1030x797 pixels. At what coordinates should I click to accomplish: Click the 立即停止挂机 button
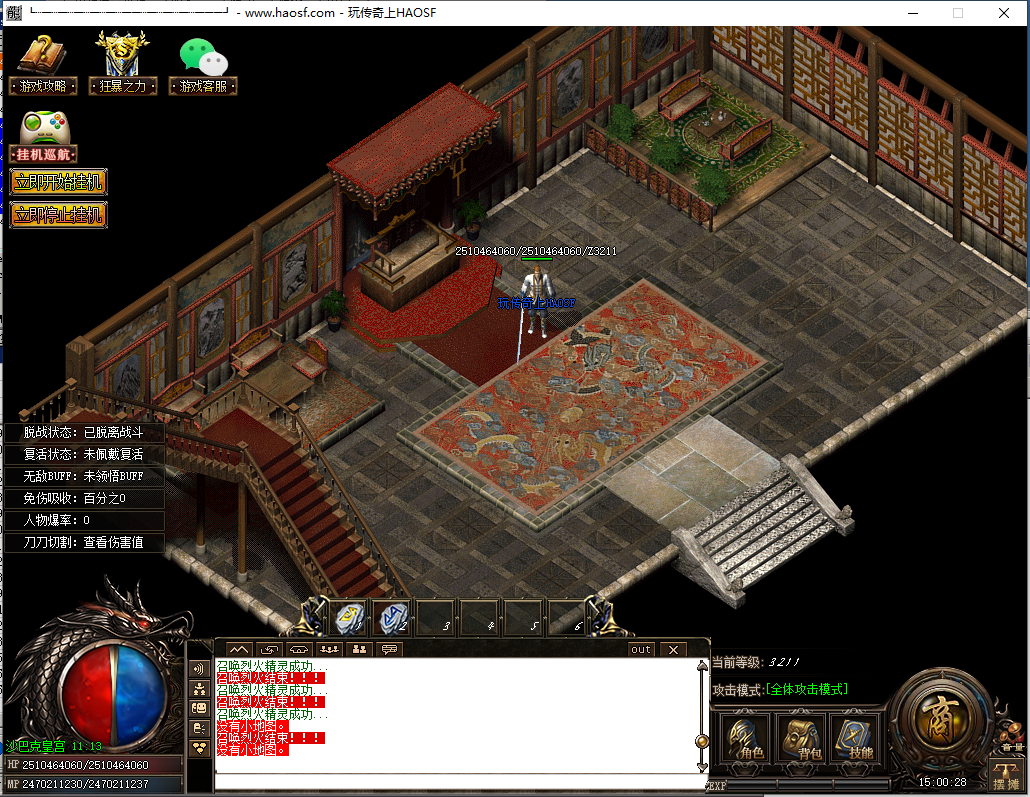[57, 215]
